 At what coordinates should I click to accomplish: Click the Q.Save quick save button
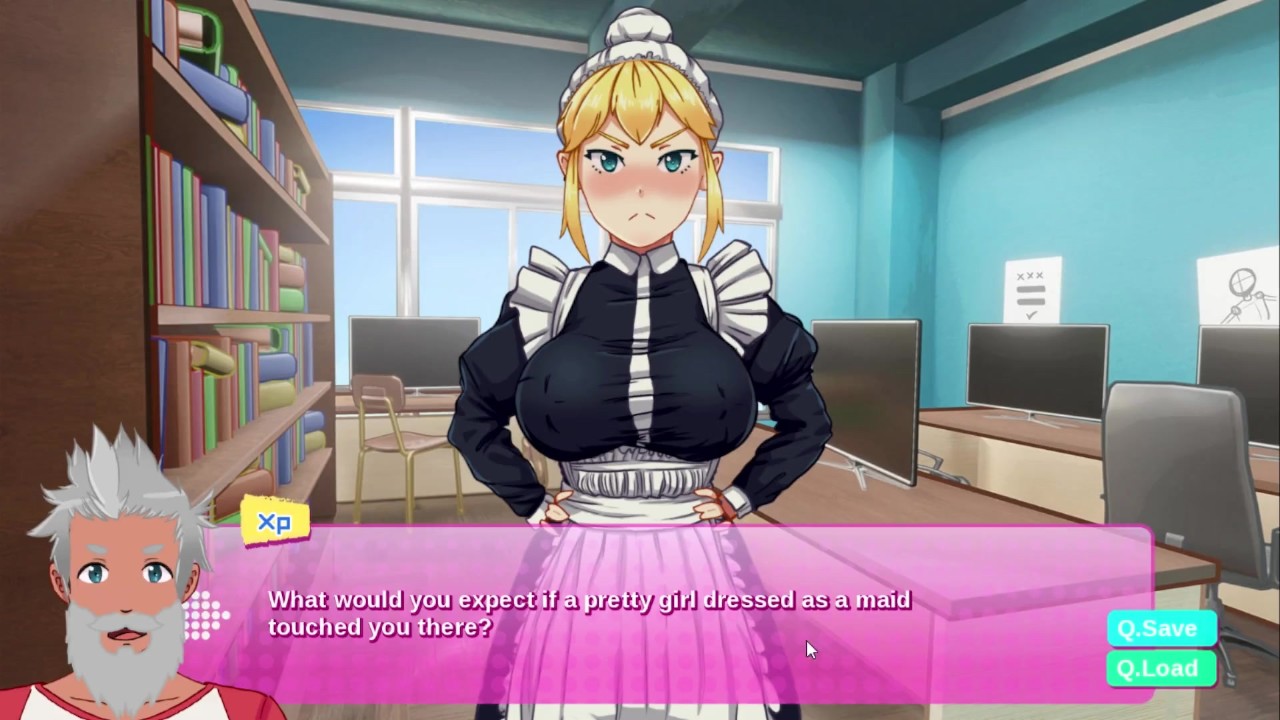tap(1160, 629)
